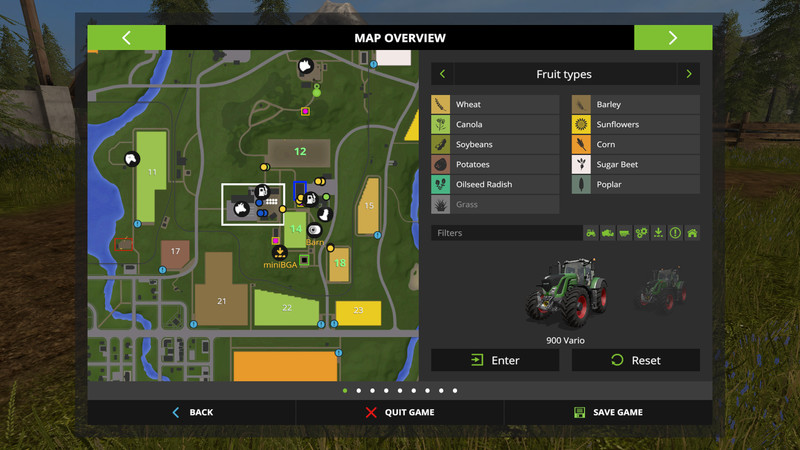Toggle the Oilseed Radish entry
Viewport: 800px width, 450px height.
(x=495, y=185)
